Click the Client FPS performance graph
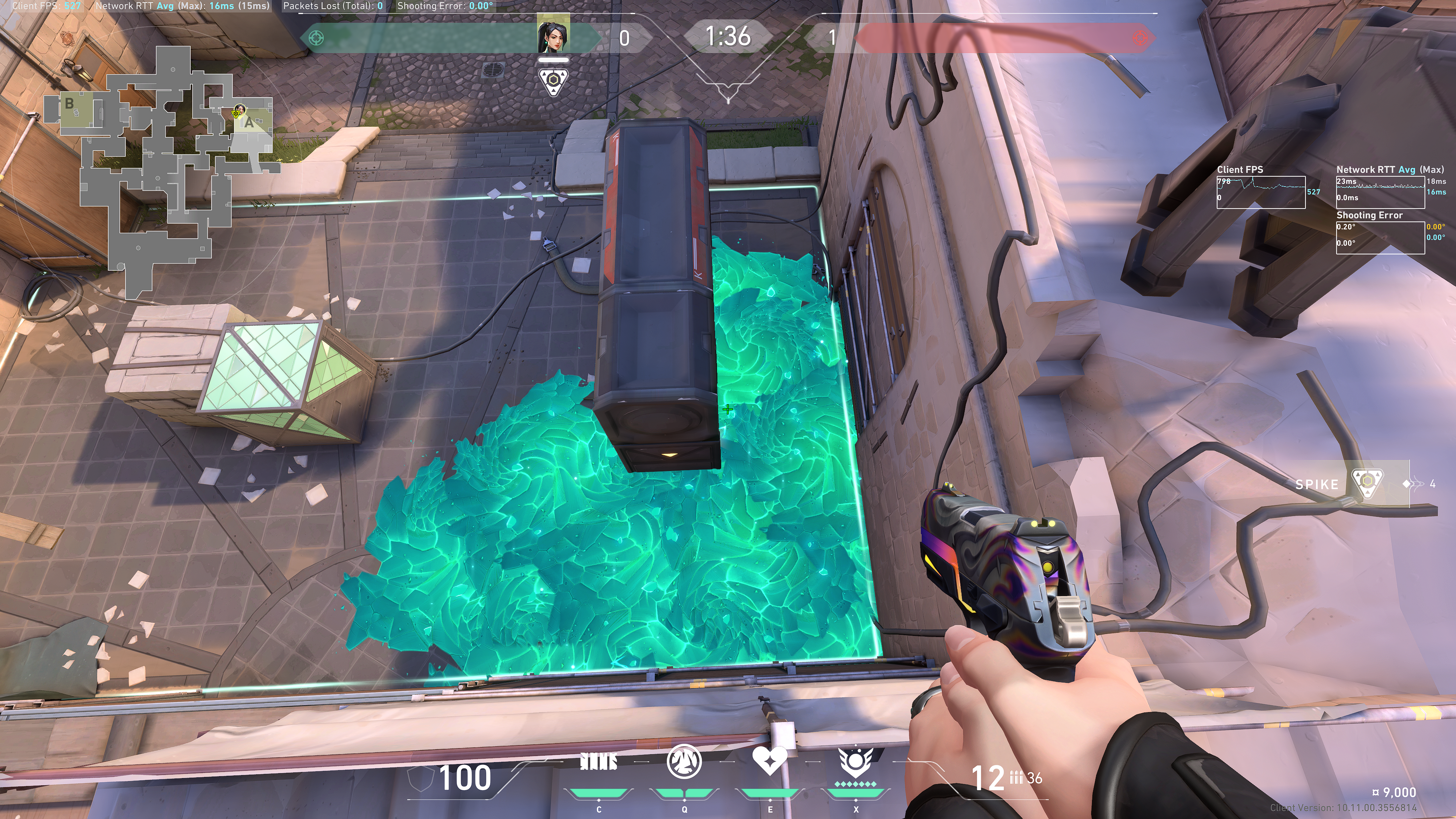1456x819 pixels. coord(1260,192)
